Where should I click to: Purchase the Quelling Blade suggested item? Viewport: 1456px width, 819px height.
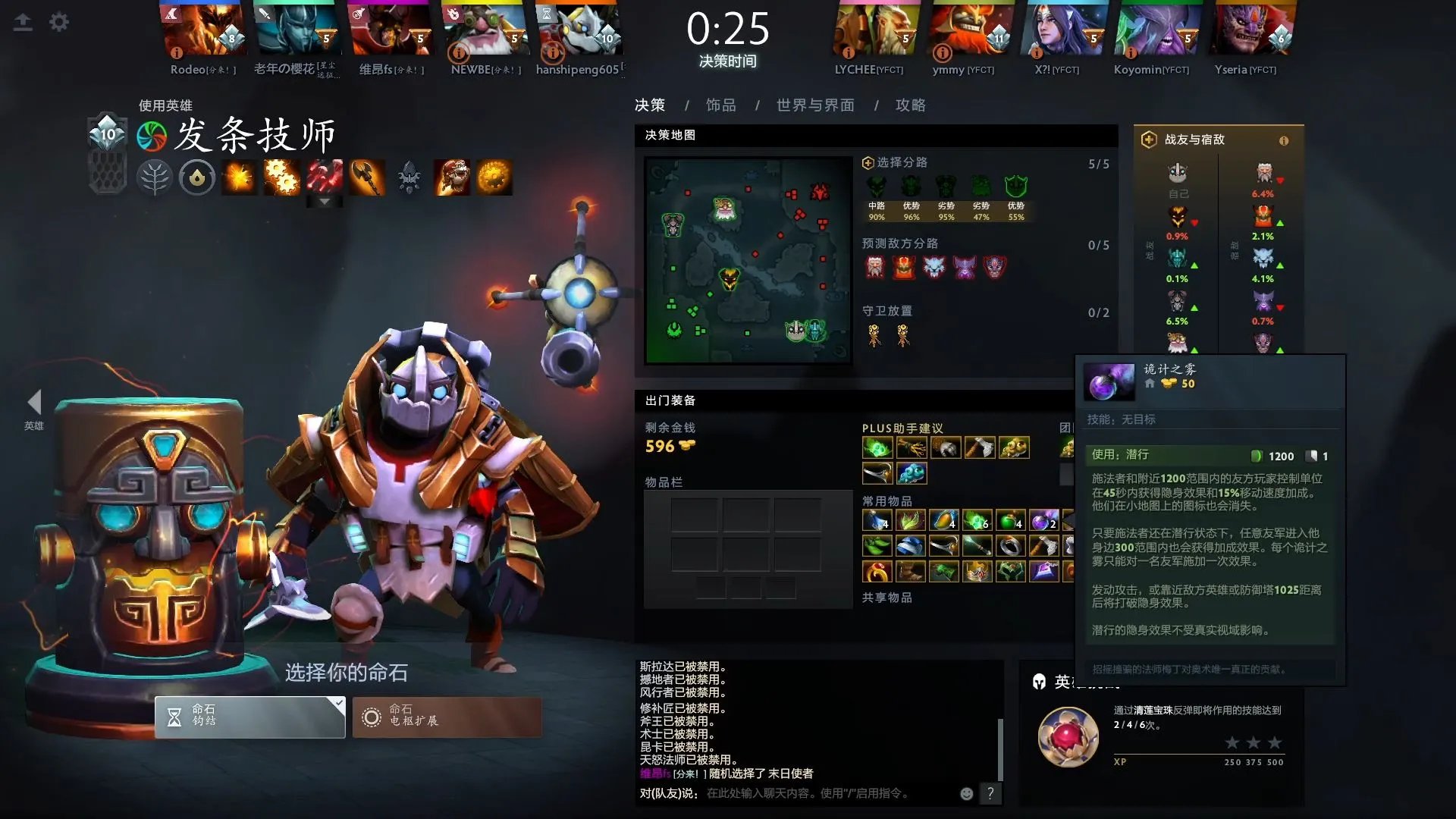pyautogui.click(x=981, y=447)
